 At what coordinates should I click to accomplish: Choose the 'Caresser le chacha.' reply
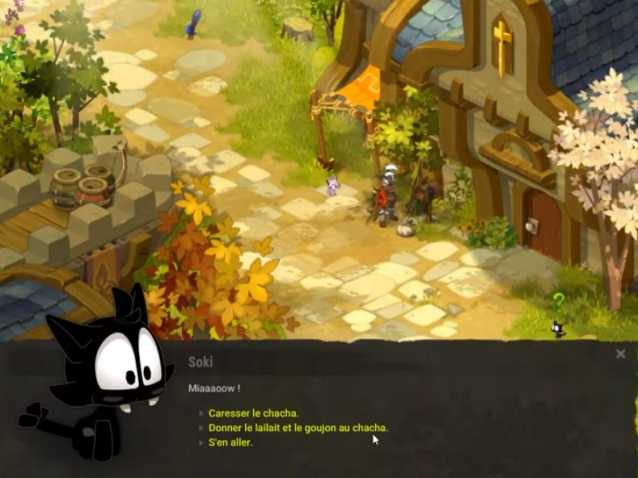(x=254, y=413)
